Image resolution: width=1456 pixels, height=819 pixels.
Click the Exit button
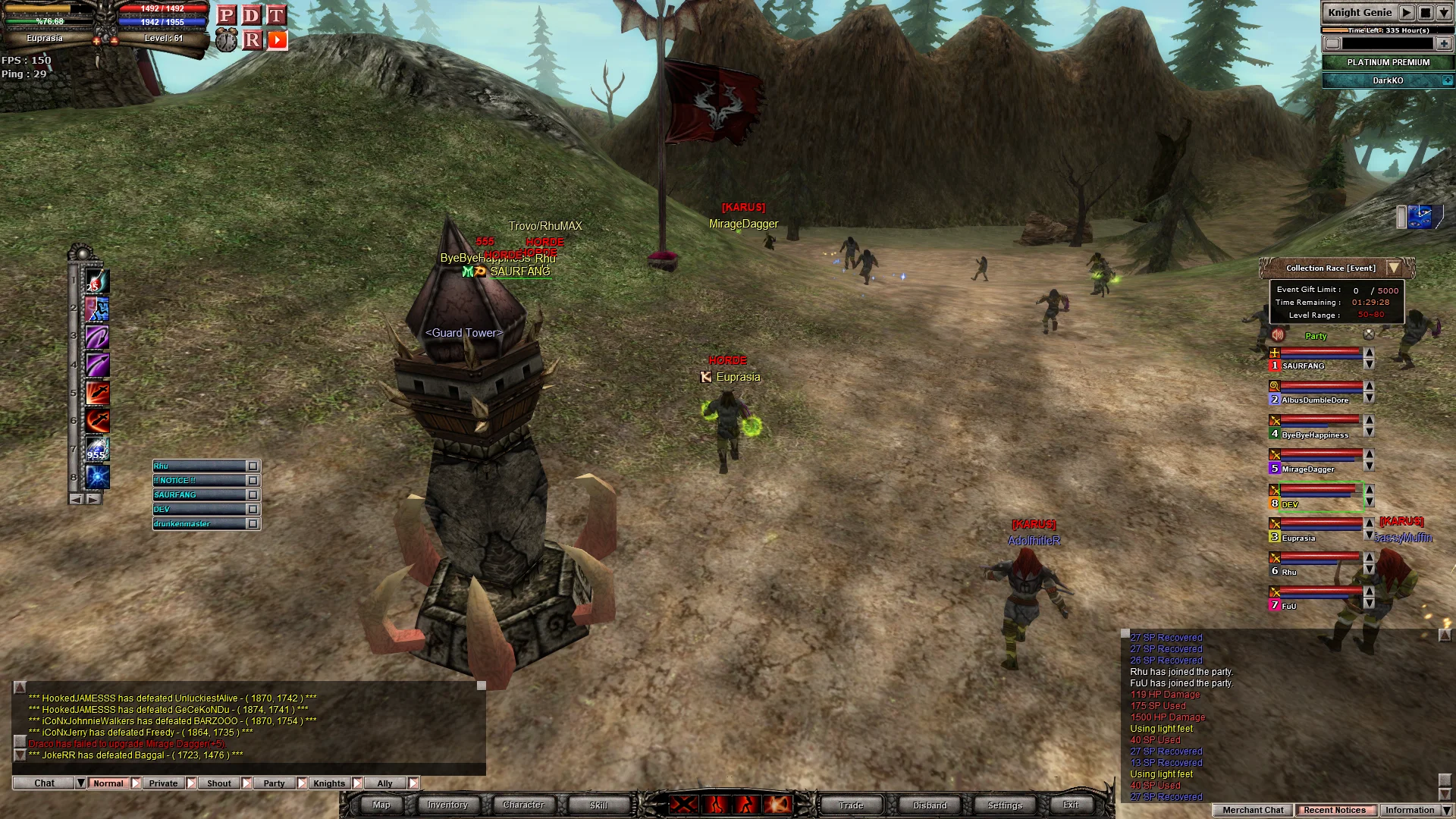(1071, 805)
